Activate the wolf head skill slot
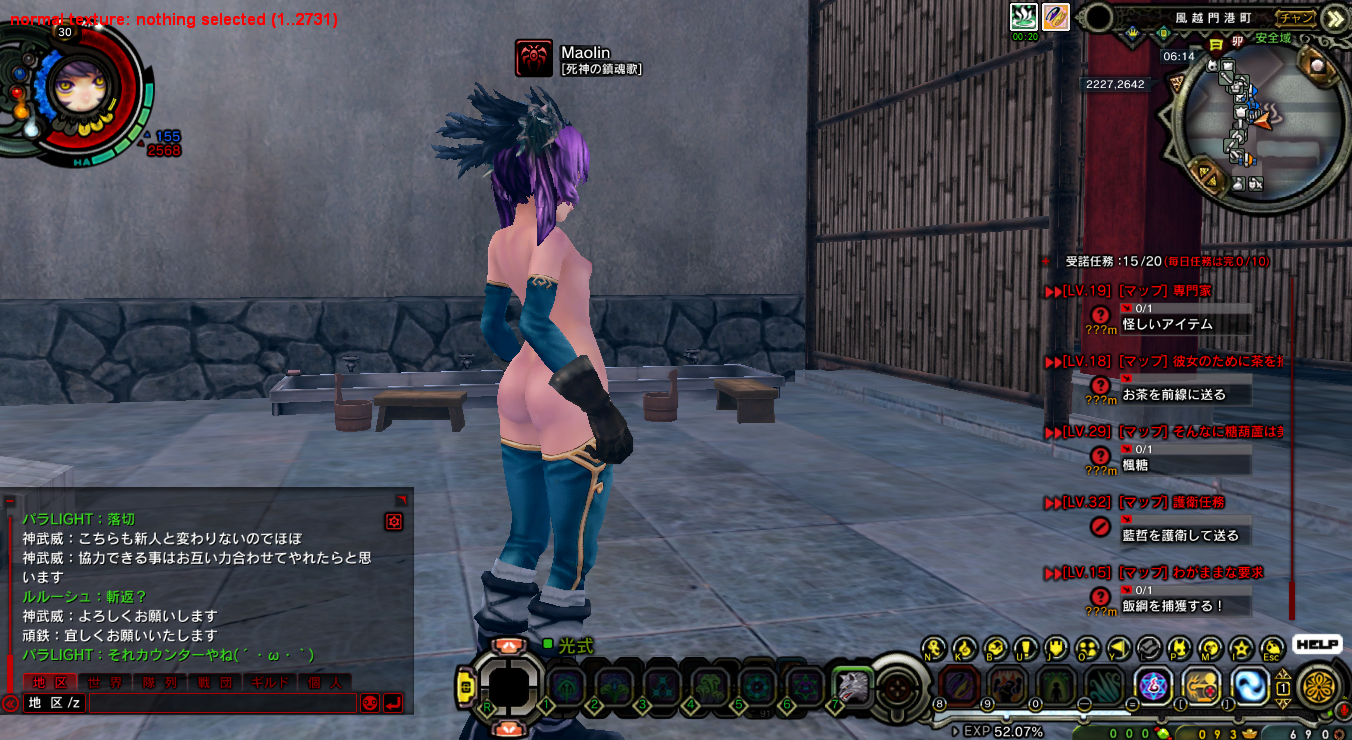Image resolution: width=1352 pixels, height=740 pixels. pyautogui.click(x=852, y=686)
